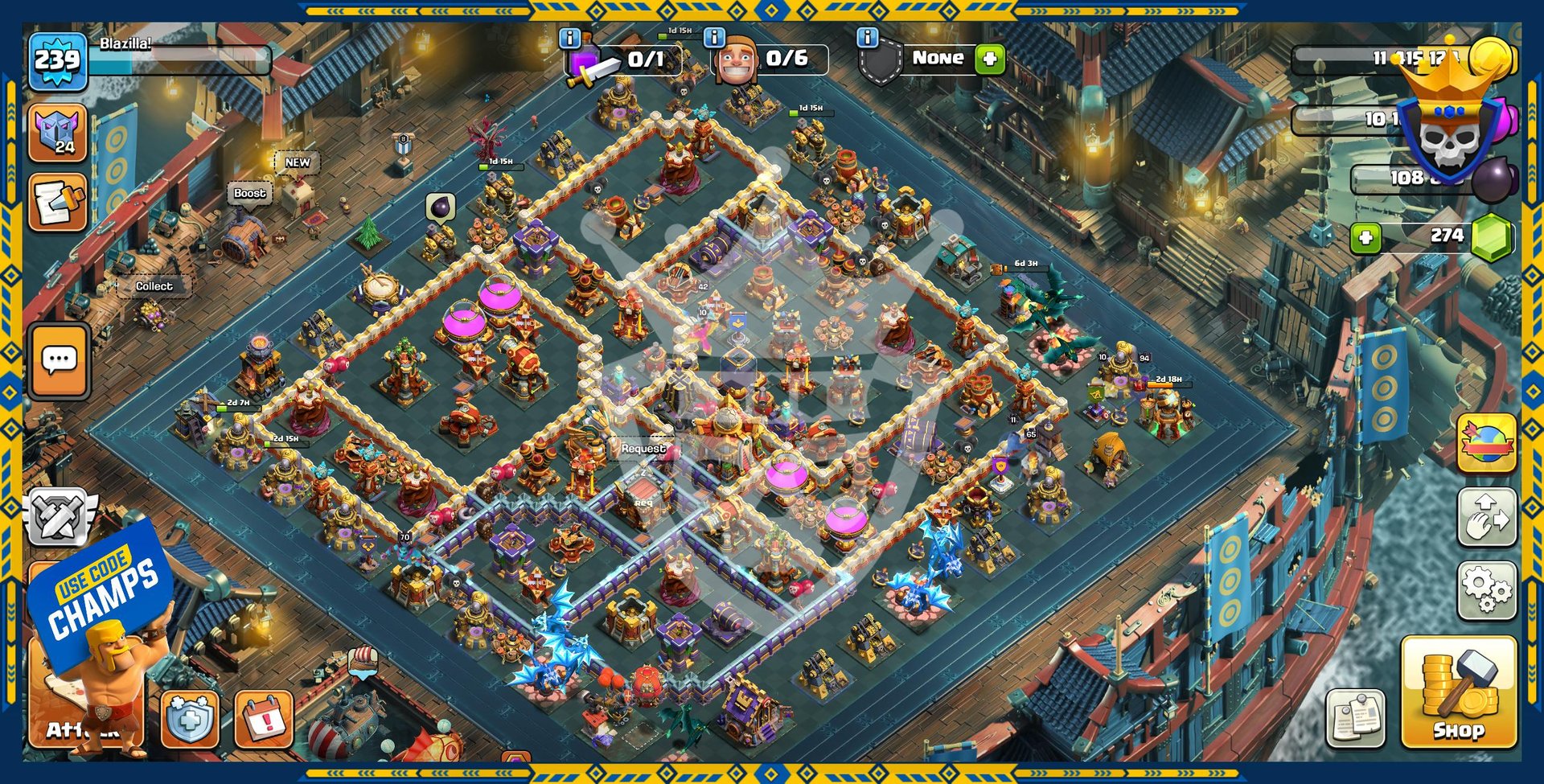Viewport: 1544px width, 784px height.
Task: Open the calendar events button
Action: pos(263,718)
